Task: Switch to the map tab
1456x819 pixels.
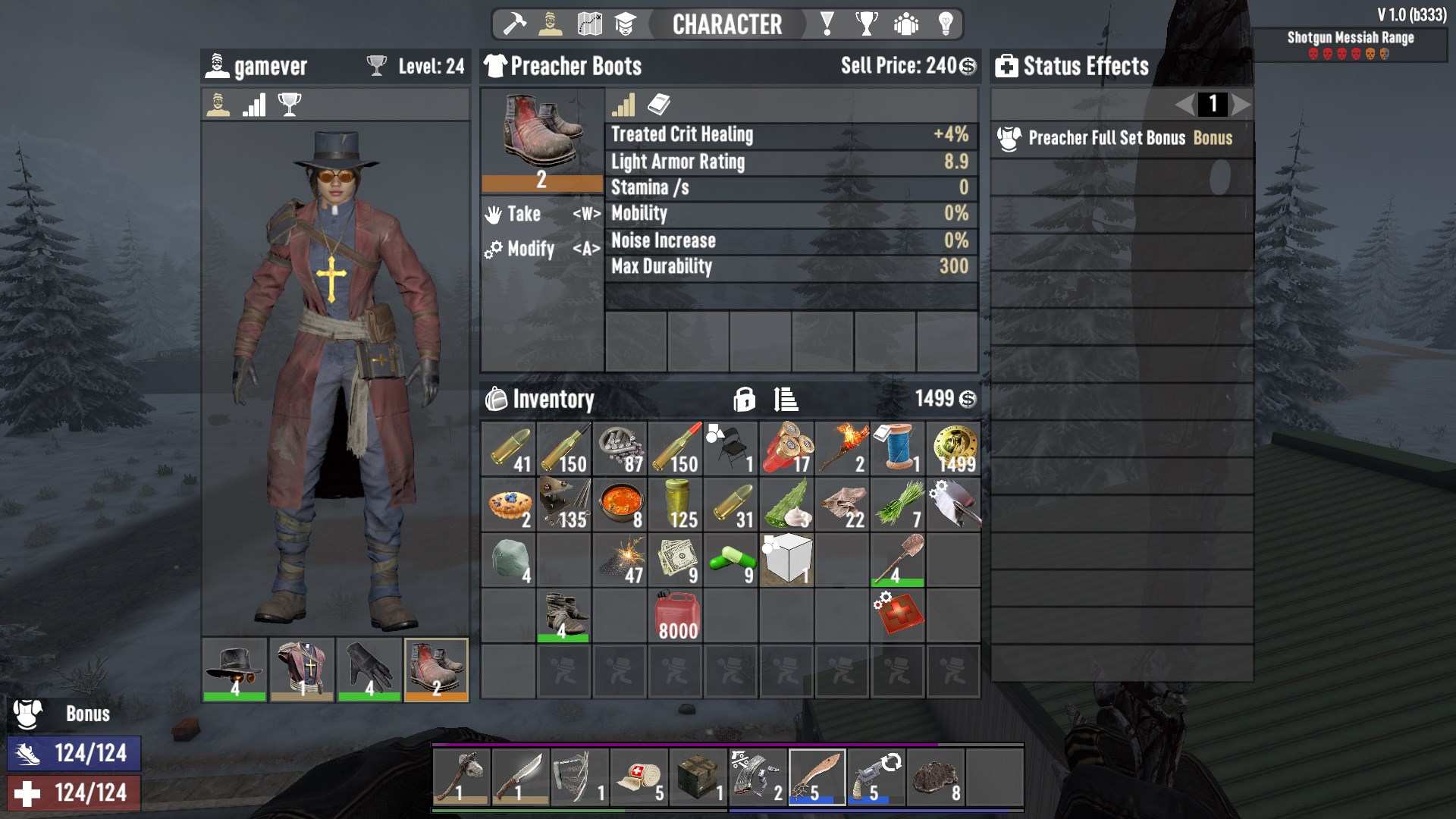Action: (x=589, y=24)
